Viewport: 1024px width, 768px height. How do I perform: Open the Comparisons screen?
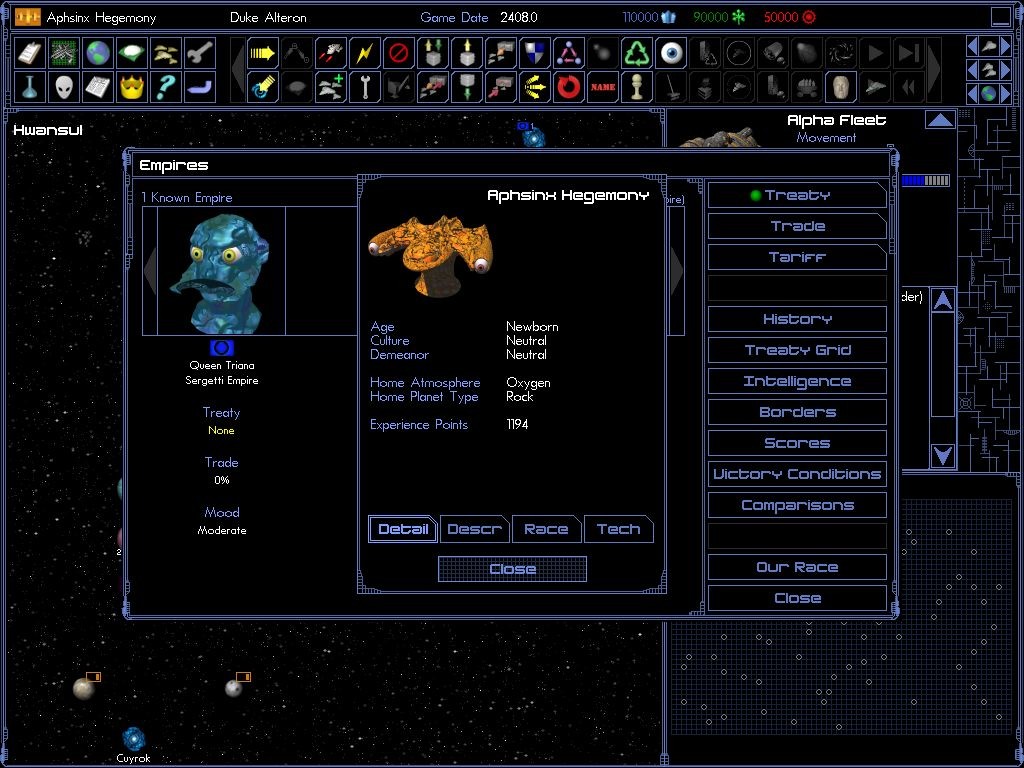pyautogui.click(x=797, y=505)
